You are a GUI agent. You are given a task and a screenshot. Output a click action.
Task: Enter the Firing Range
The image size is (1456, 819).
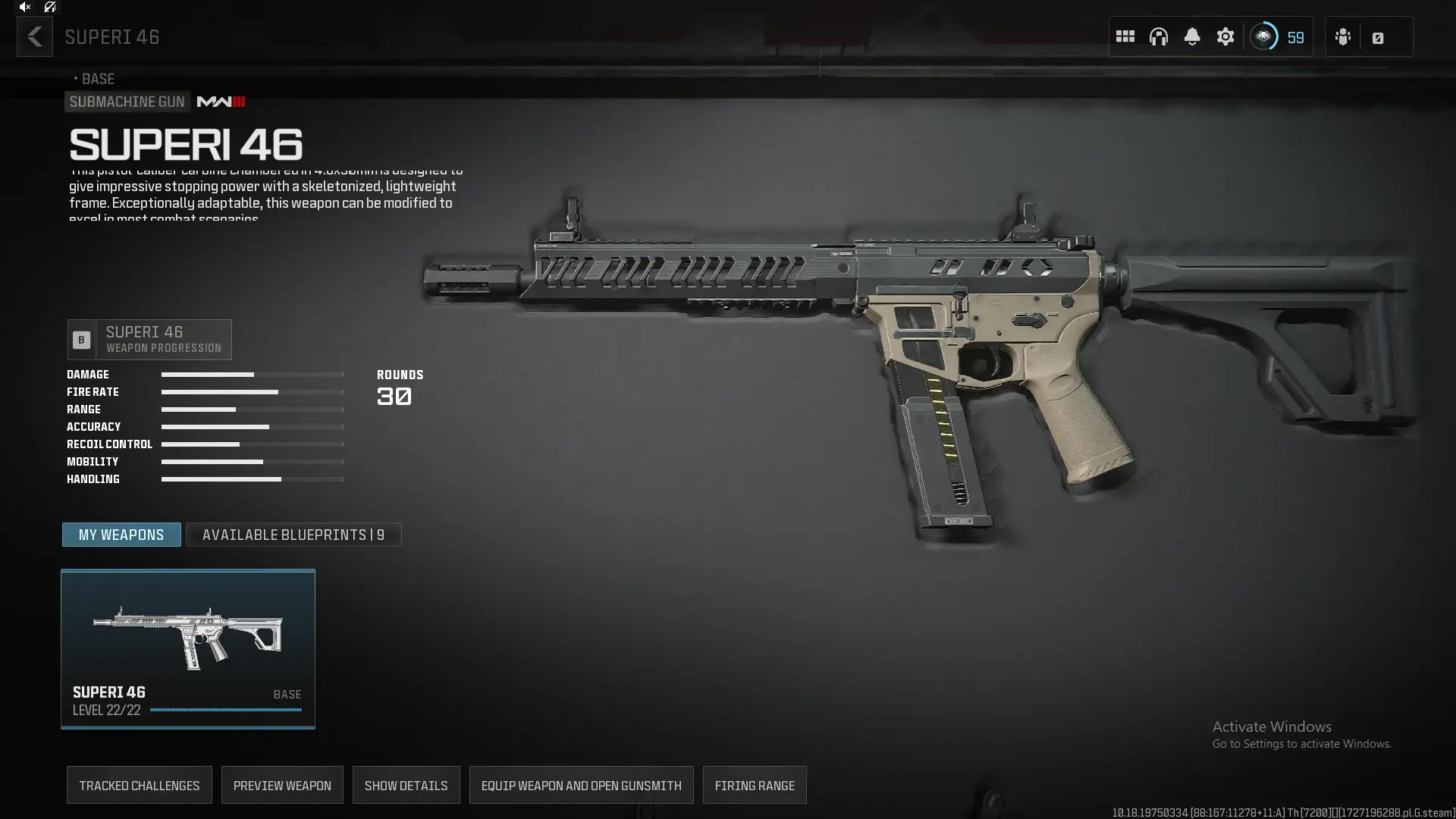(755, 785)
